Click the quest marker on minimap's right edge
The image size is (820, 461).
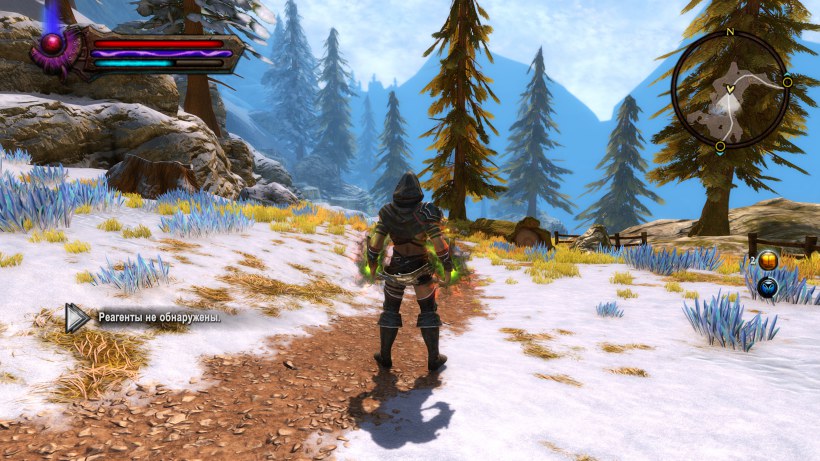point(788,81)
